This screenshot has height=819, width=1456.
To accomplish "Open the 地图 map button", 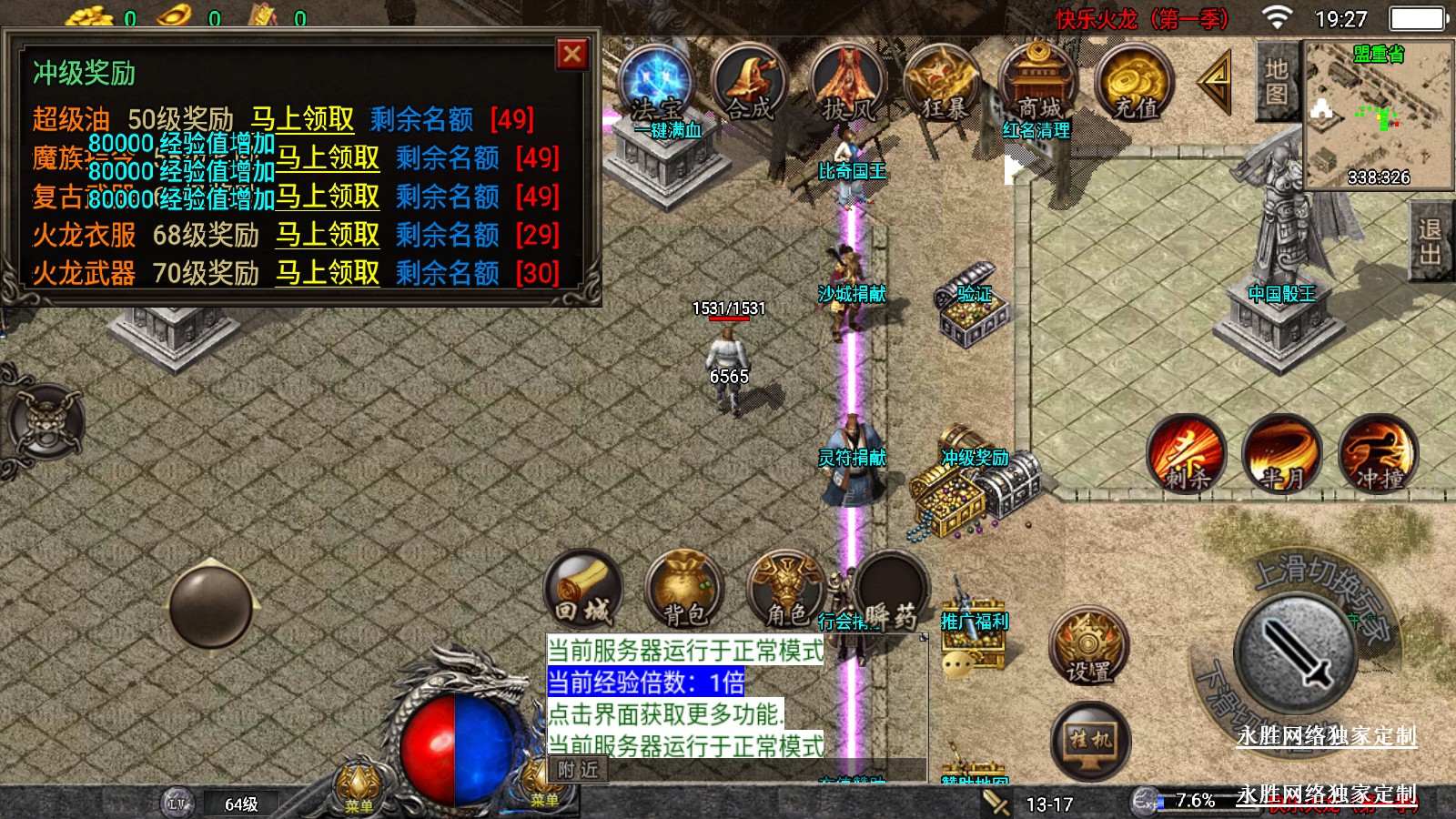I will (x=1277, y=82).
